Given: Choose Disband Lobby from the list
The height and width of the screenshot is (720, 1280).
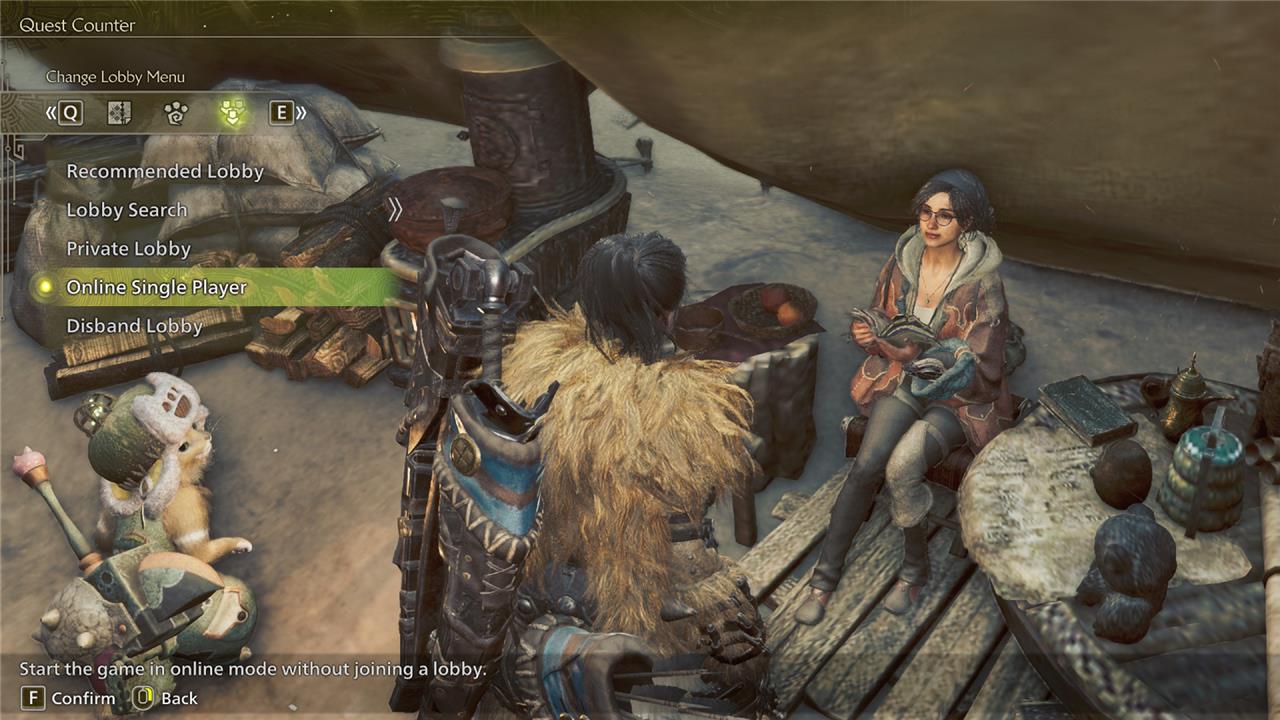Looking at the screenshot, I should point(134,326).
